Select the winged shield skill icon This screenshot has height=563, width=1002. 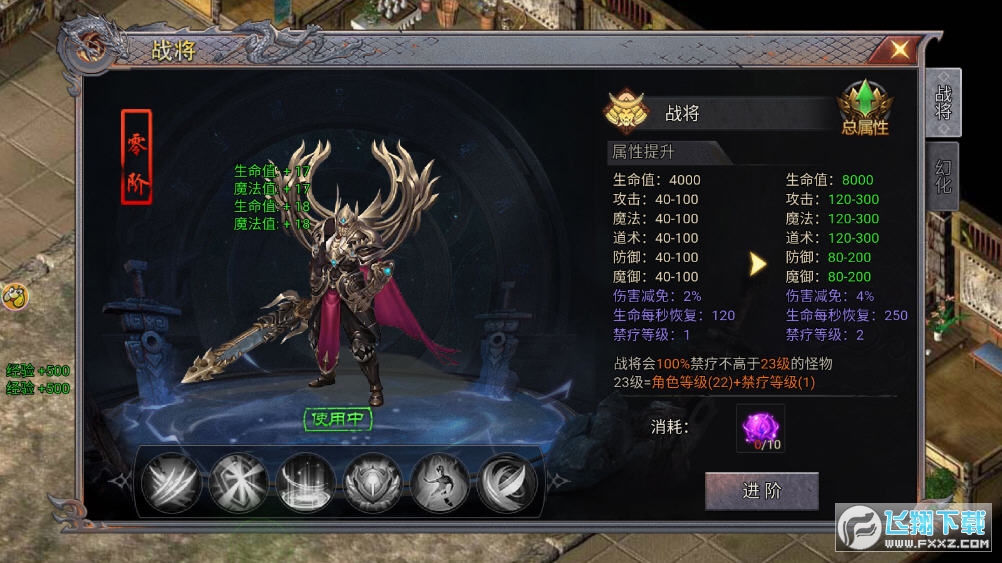(373, 483)
